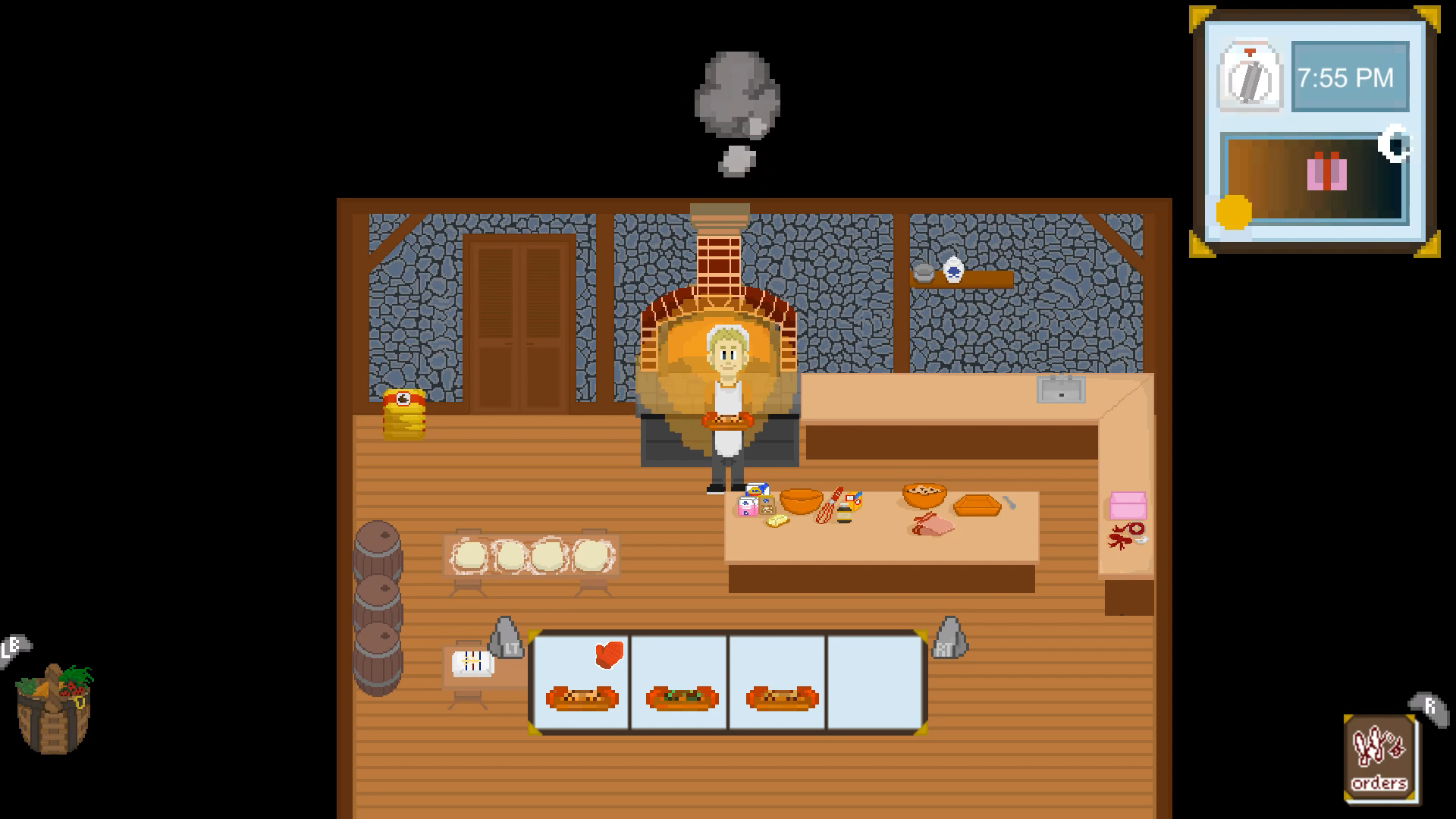Choose the casserole dish with green toppings

(681, 697)
